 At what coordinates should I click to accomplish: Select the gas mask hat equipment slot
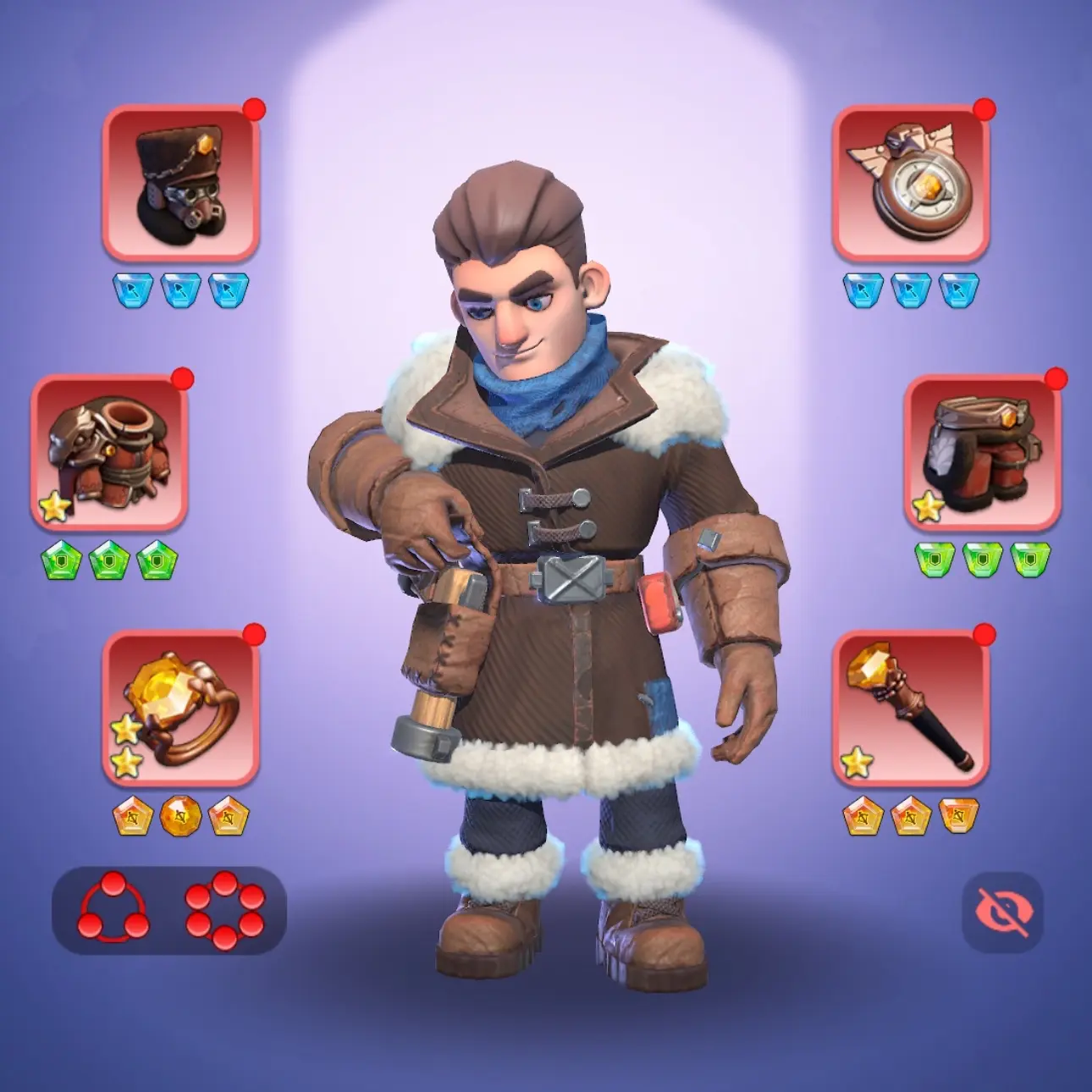tap(180, 183)
